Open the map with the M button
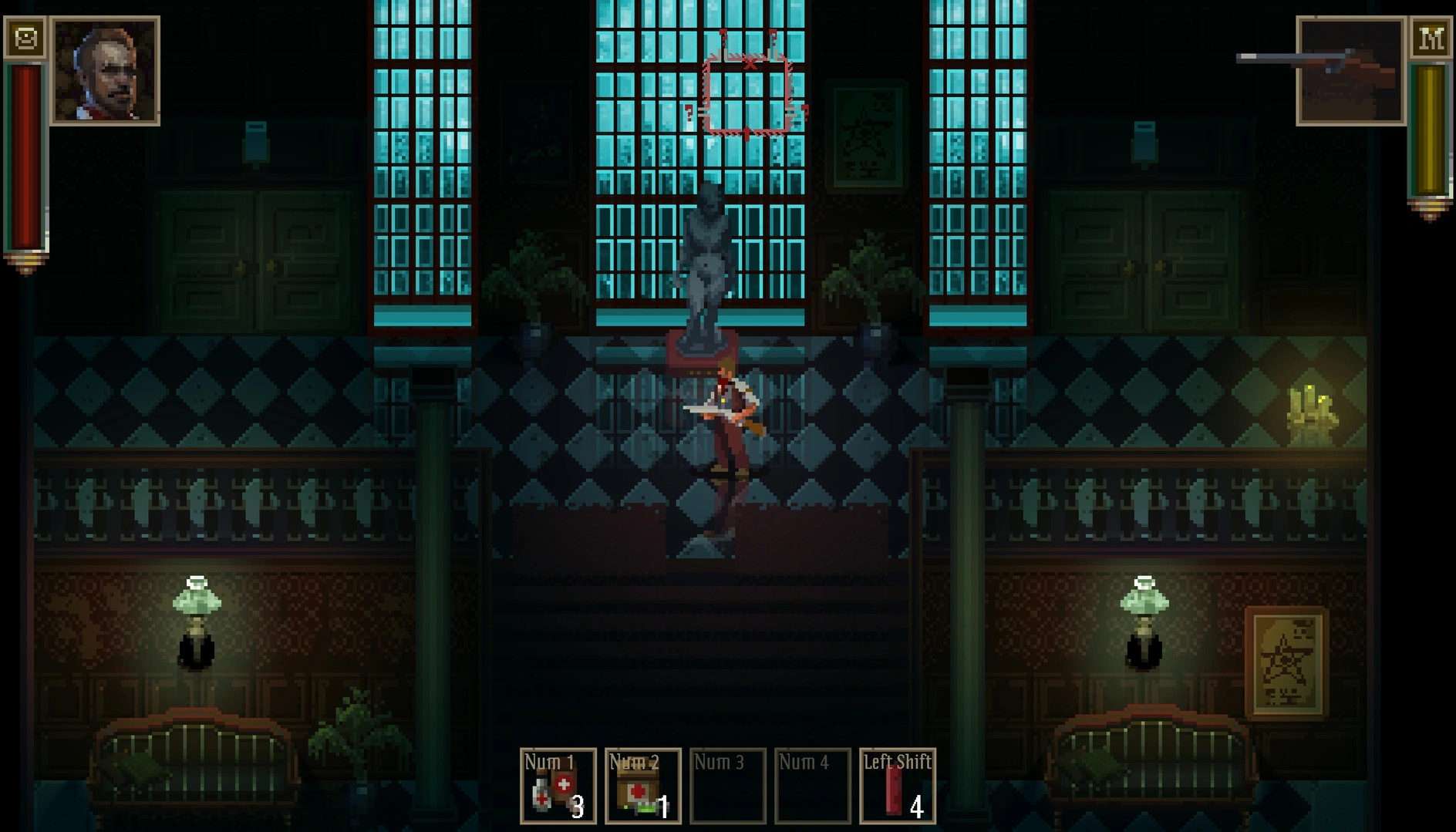Screen dimensions: 1456x832 [x=1431, y=37]
